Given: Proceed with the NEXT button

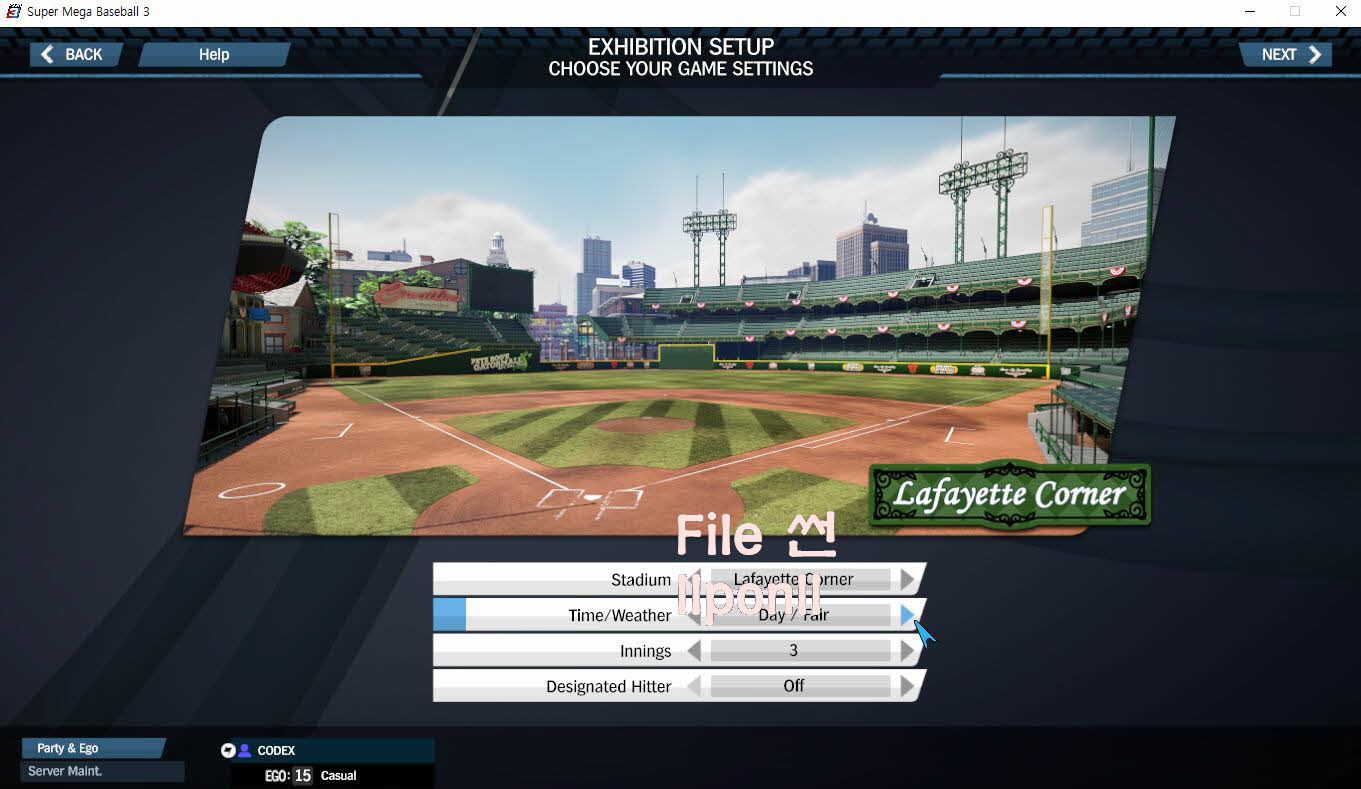Looking at the screenshot, I should point(1288,55).
